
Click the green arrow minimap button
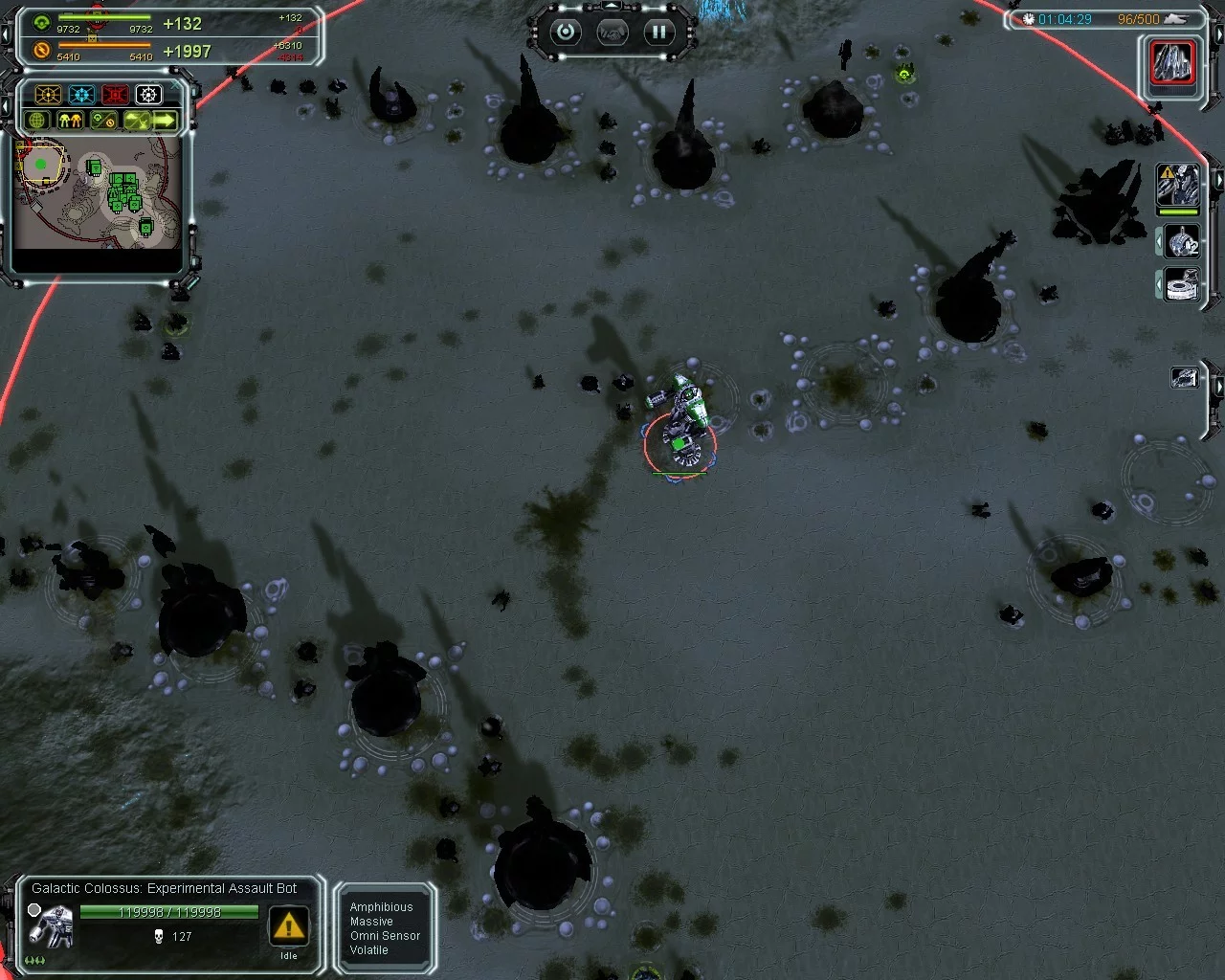pos(166,121)
